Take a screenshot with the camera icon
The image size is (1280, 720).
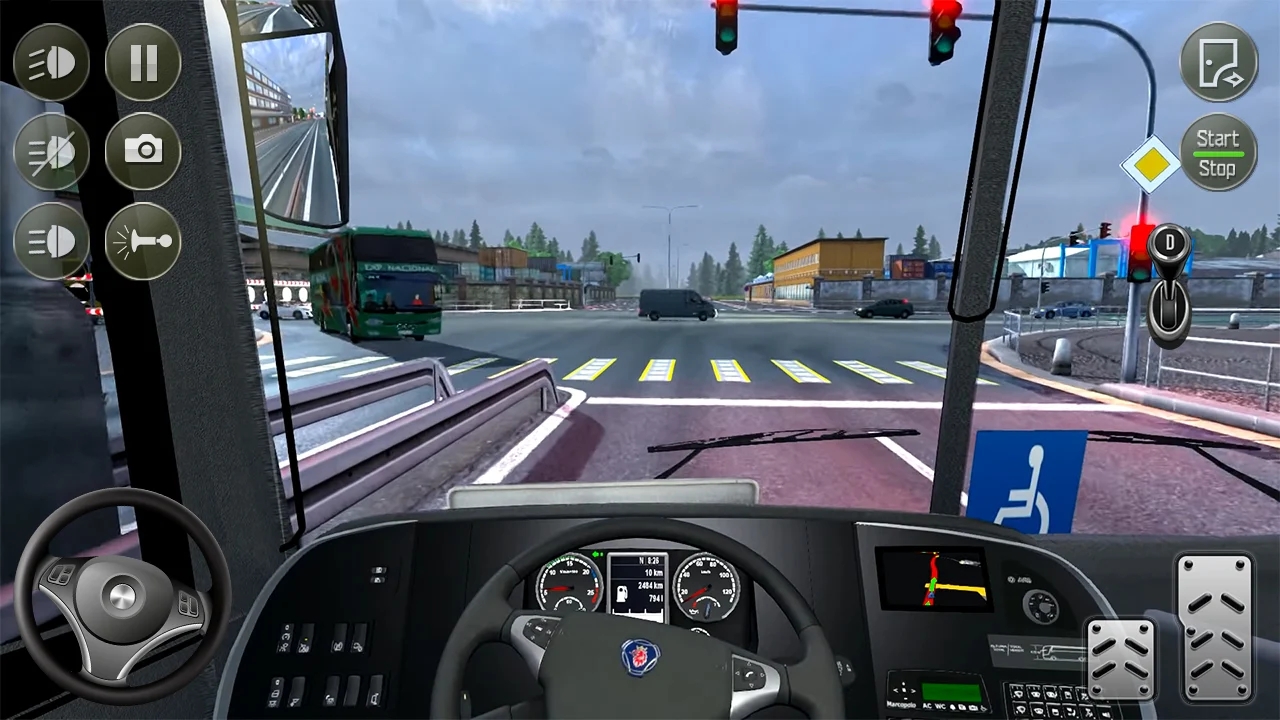[143, 153]
